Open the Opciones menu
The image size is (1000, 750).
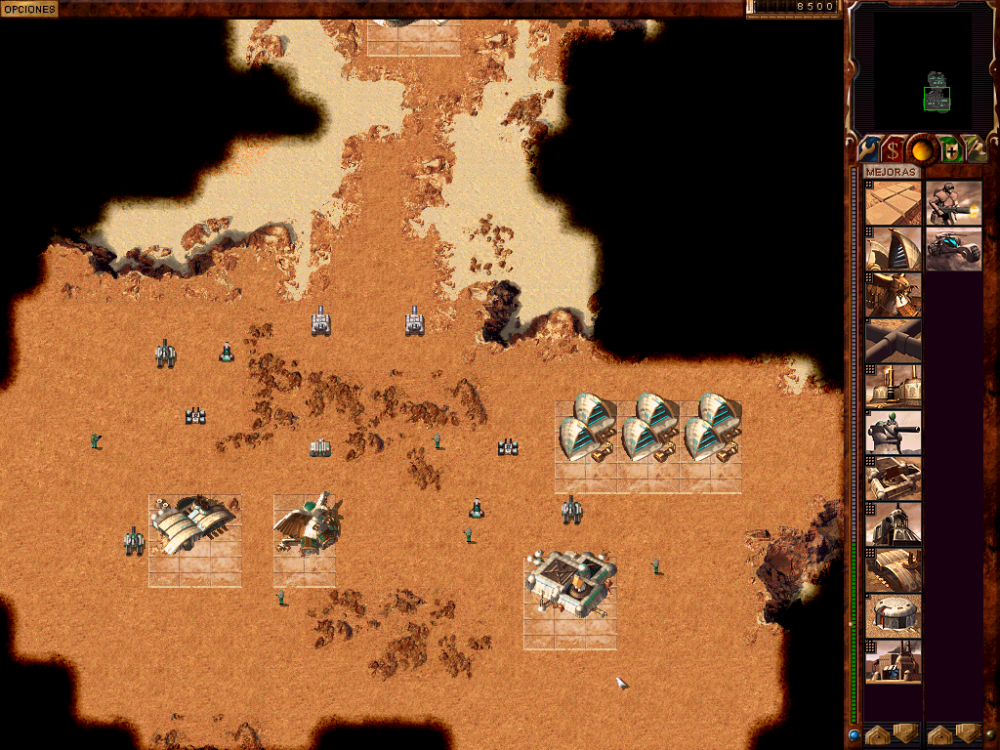(29, 8)
